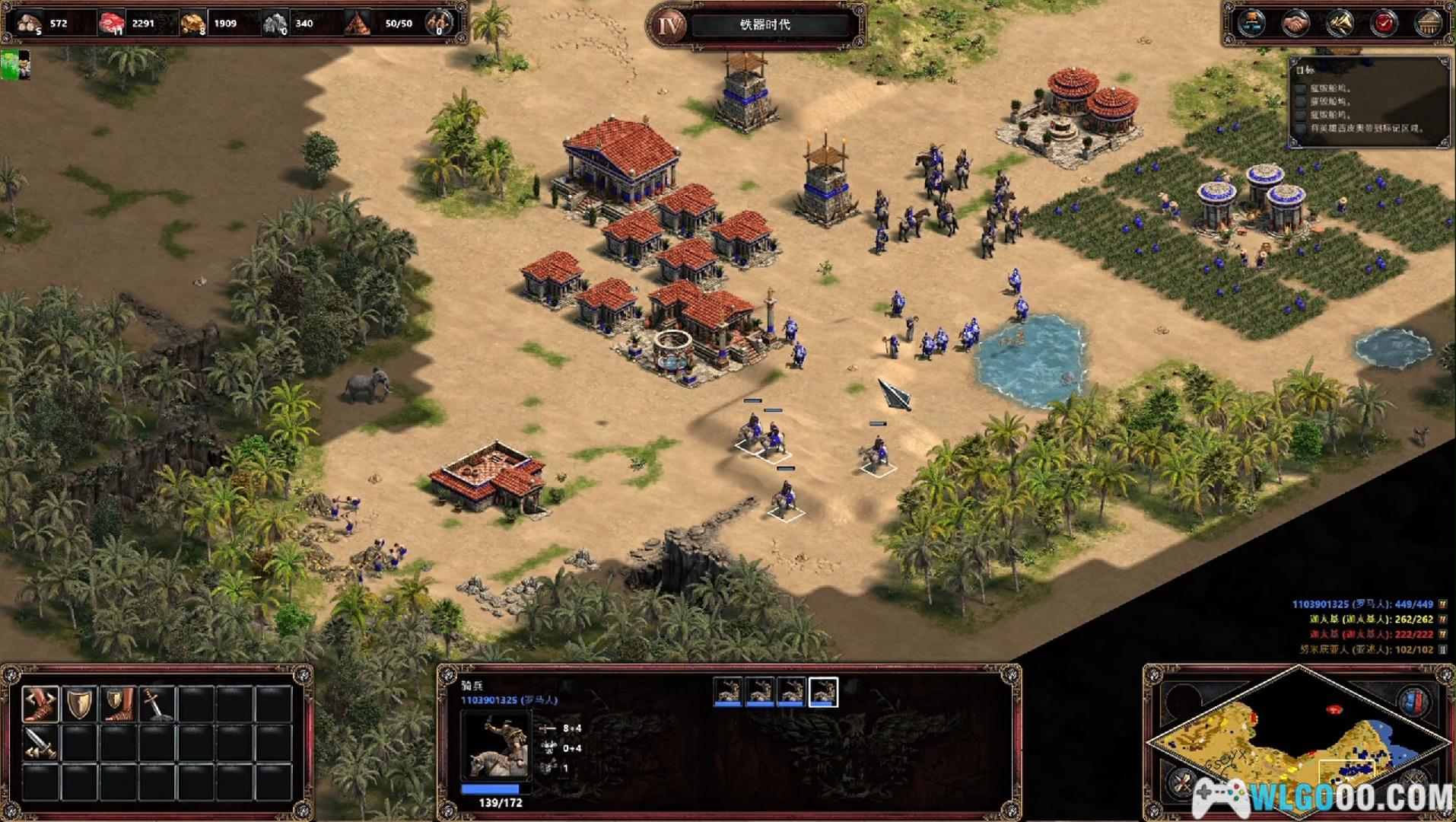
Task: Click the sword with arrows command
Action: click(x=40, y=742)
